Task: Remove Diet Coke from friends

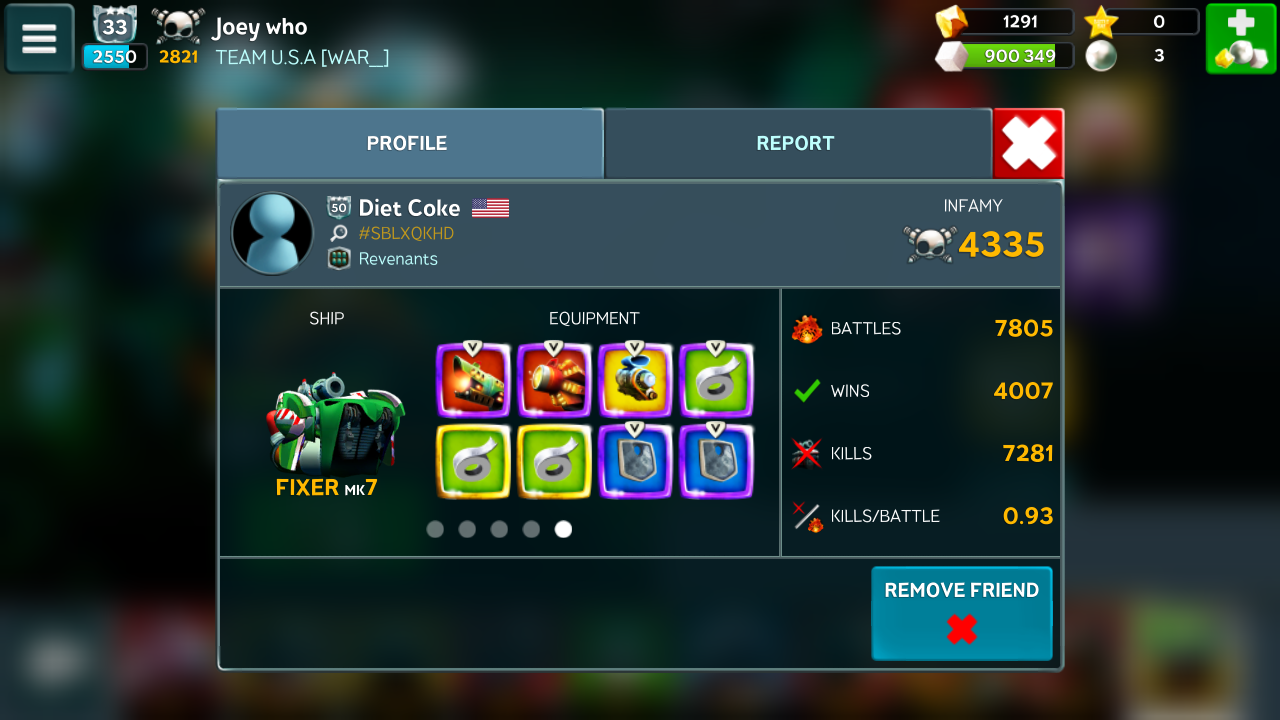Action: (961, 613)
